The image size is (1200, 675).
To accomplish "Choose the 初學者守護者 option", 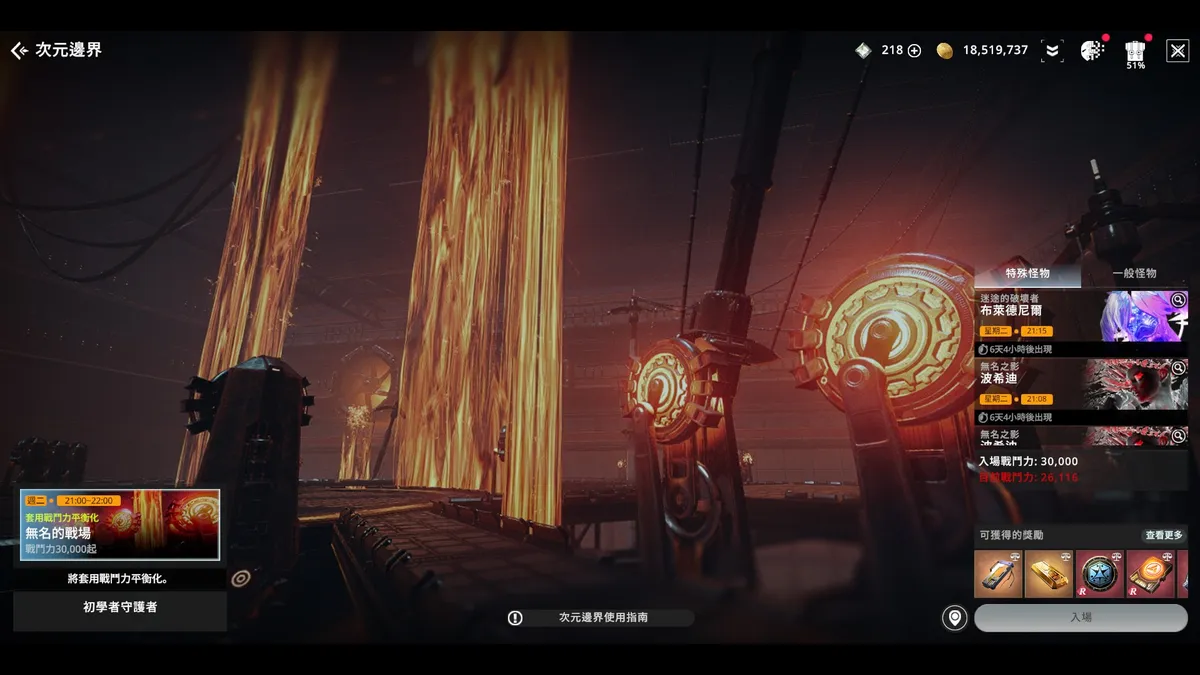I will (120, 606).
